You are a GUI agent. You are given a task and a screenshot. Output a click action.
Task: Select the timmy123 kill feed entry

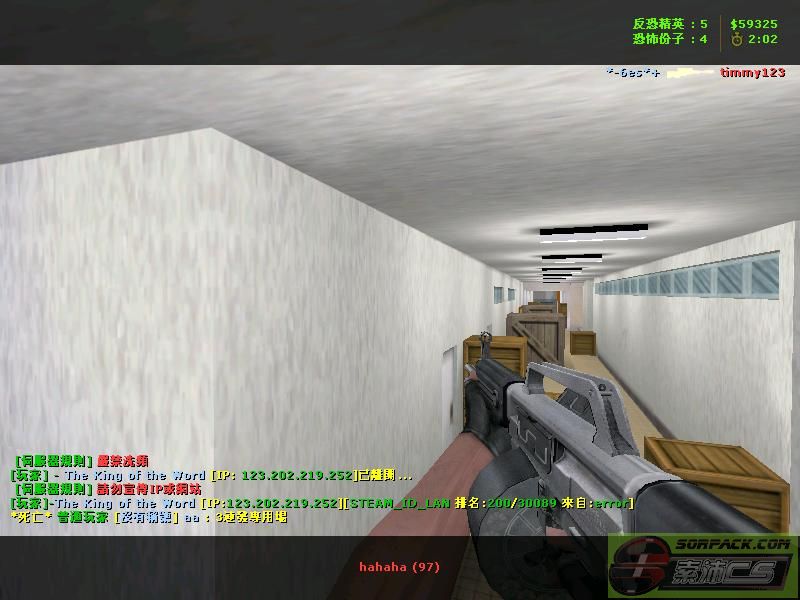click(x=752, y=73)
